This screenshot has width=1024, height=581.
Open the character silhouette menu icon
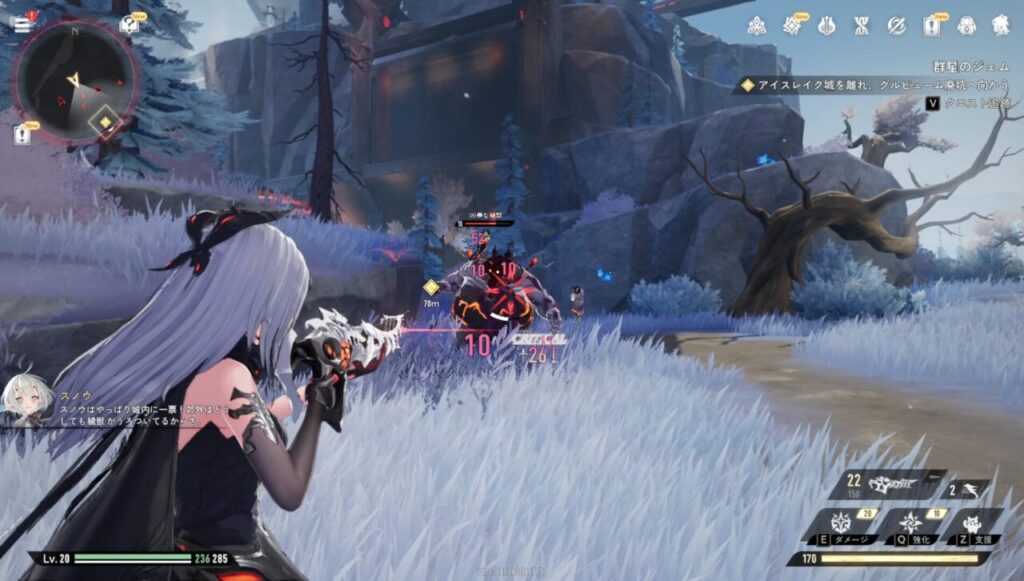tap(1000, 25)
